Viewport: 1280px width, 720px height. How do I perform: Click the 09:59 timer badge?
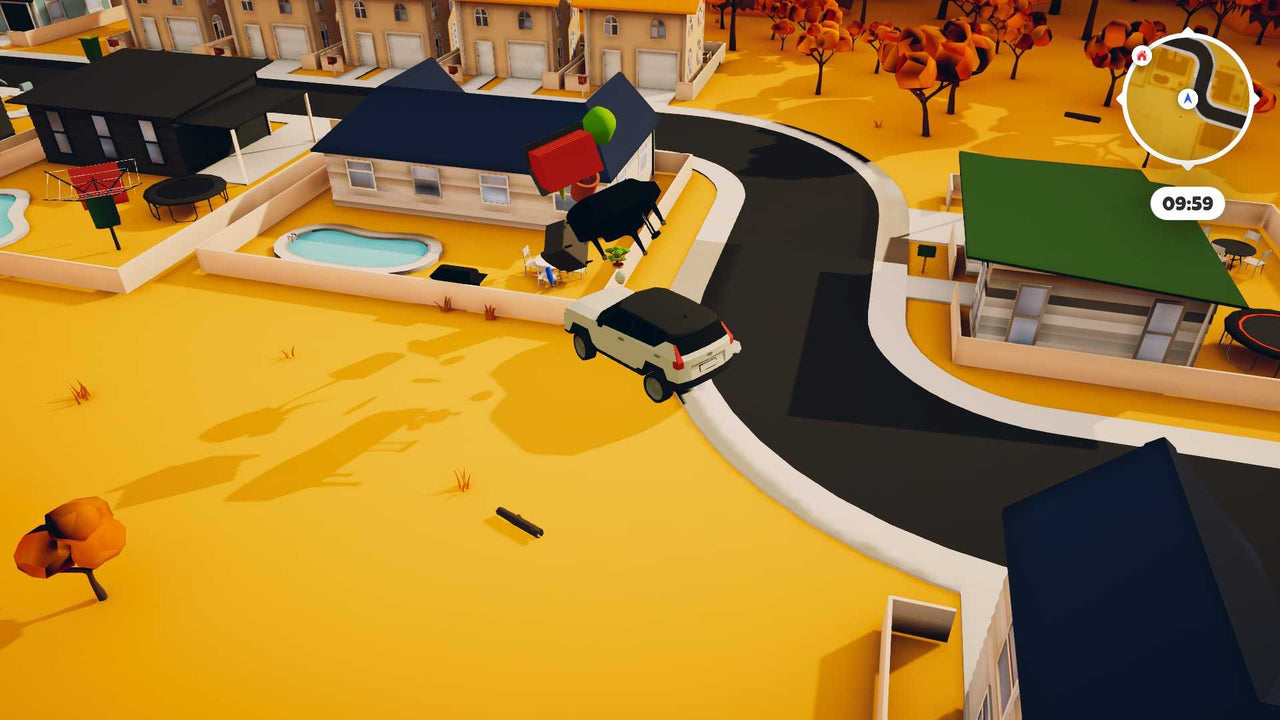click(x=1188, y=201)
